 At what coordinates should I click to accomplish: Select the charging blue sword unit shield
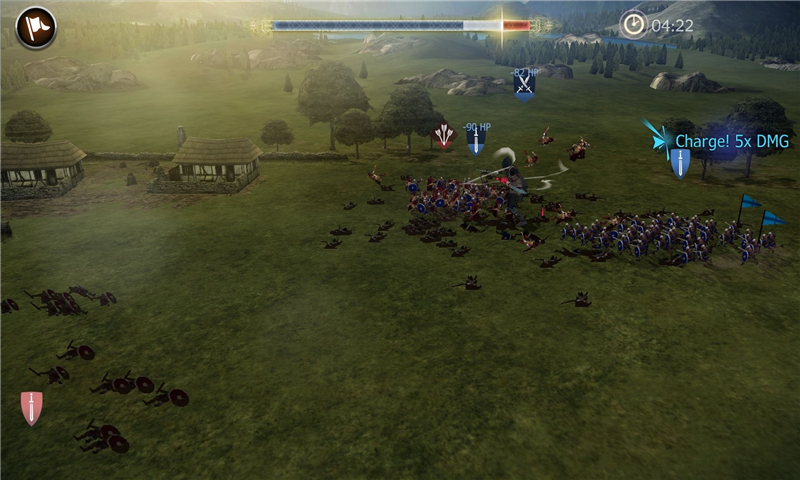click(x=680, y=162)
